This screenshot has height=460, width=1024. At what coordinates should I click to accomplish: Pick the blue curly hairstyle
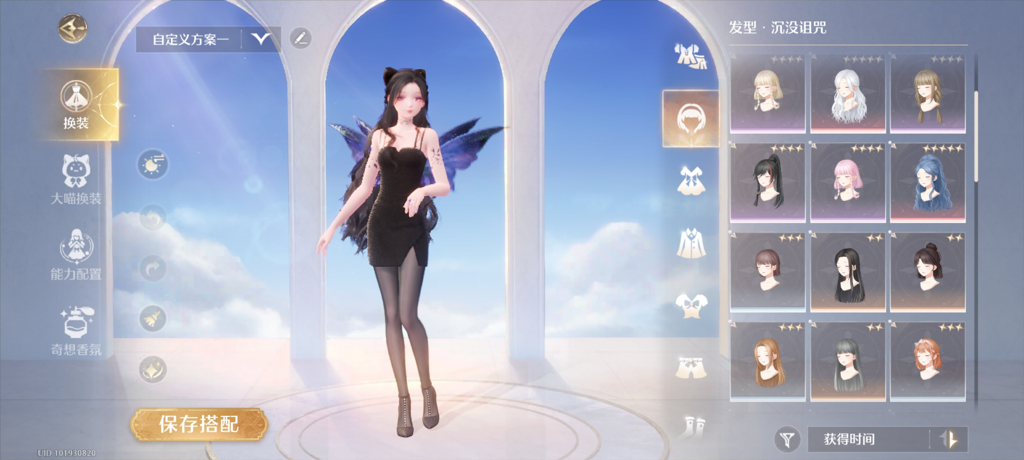tap(927, 182)
